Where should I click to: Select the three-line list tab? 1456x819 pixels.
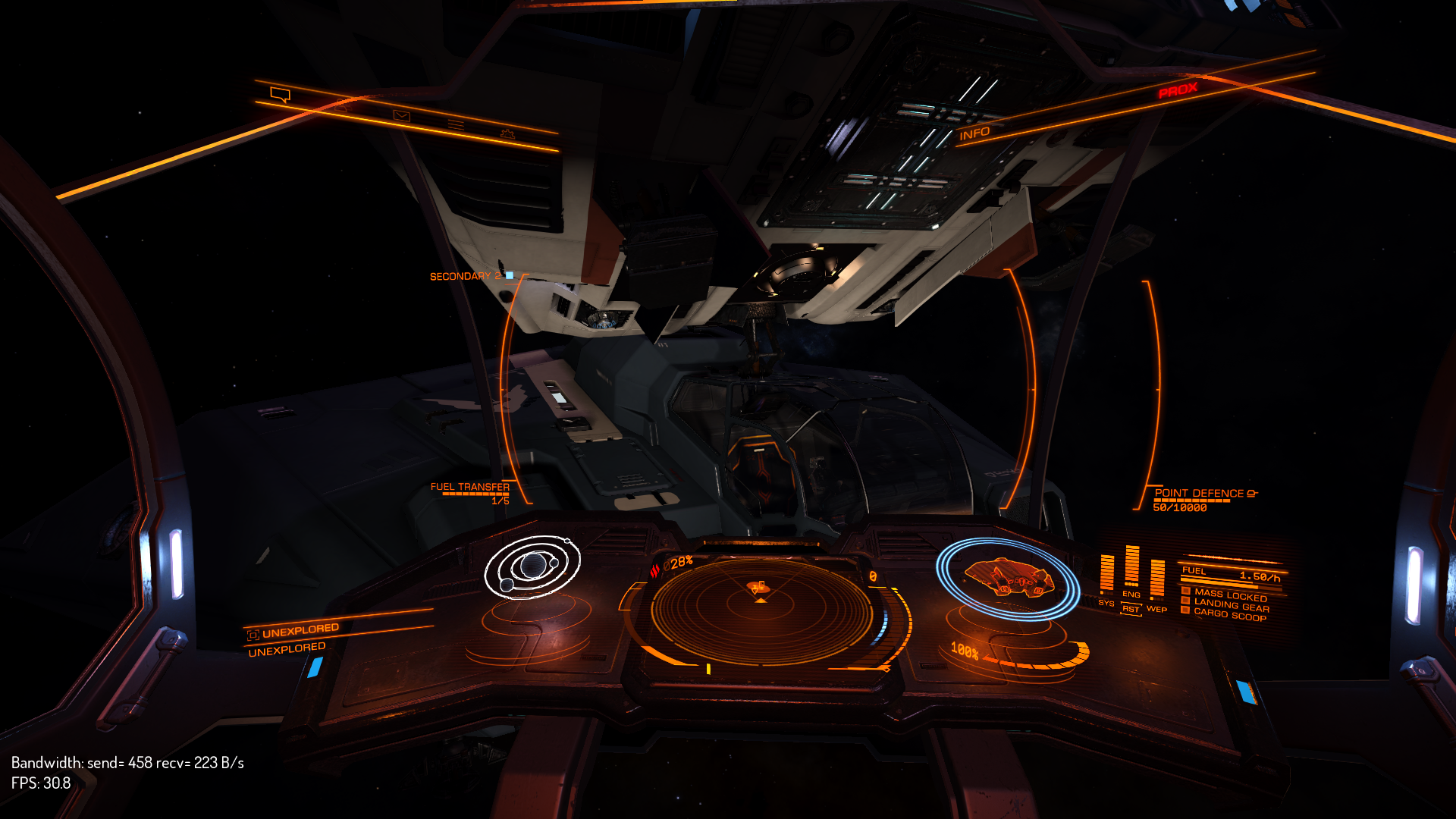click(x=455, y=124)
